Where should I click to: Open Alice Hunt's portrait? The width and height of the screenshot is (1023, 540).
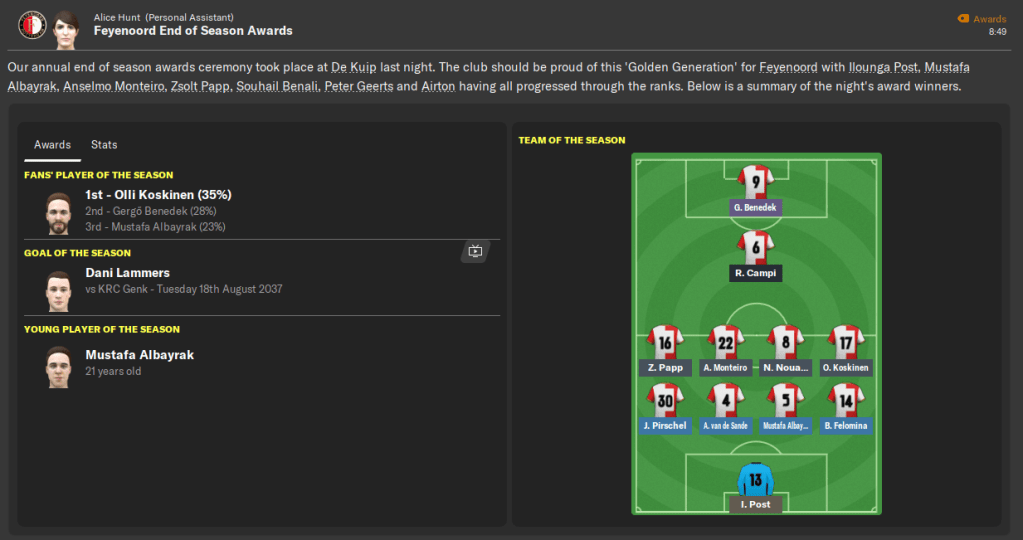coord(66,24)
